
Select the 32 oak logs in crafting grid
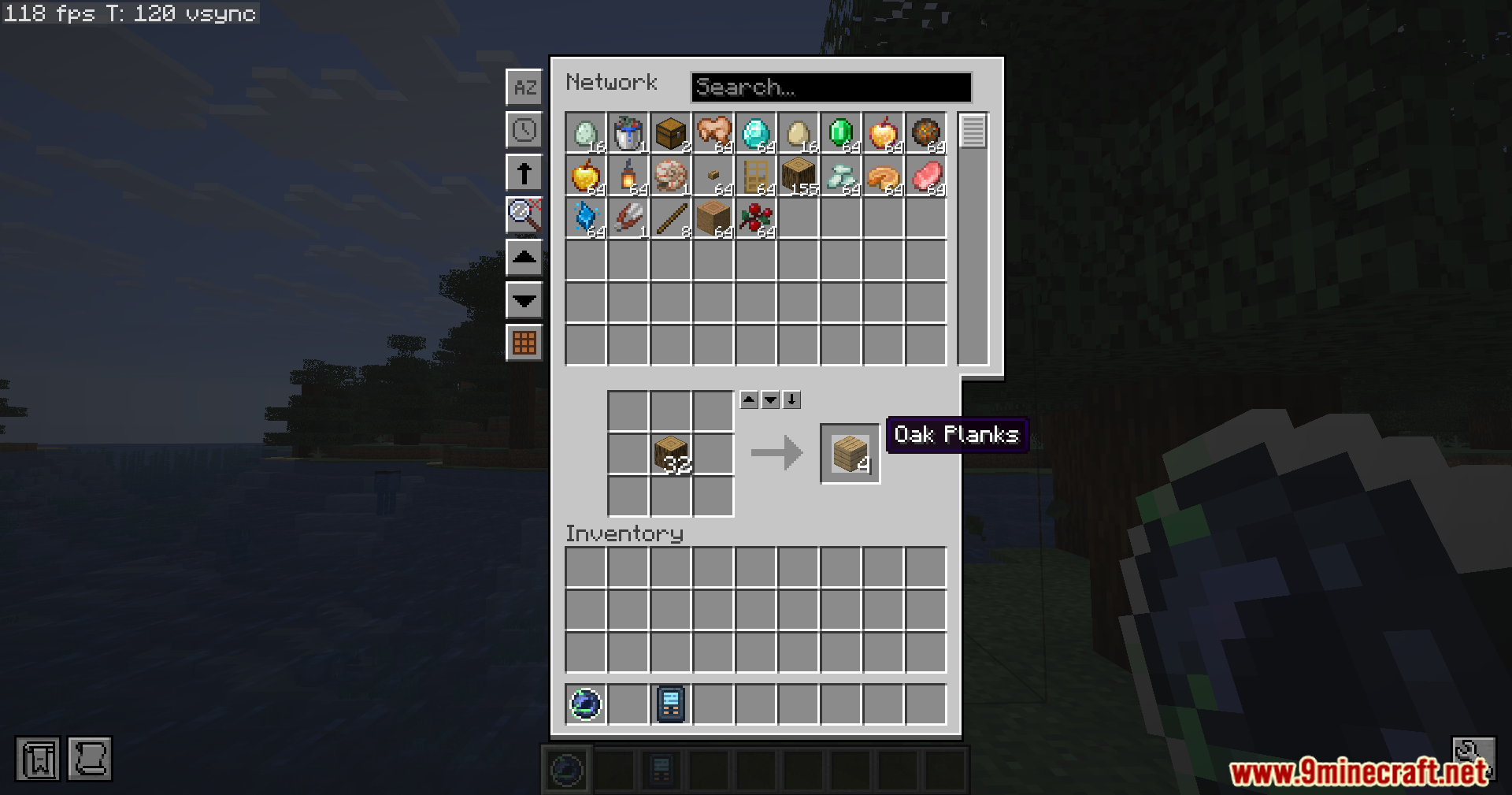tap(670, 452)
